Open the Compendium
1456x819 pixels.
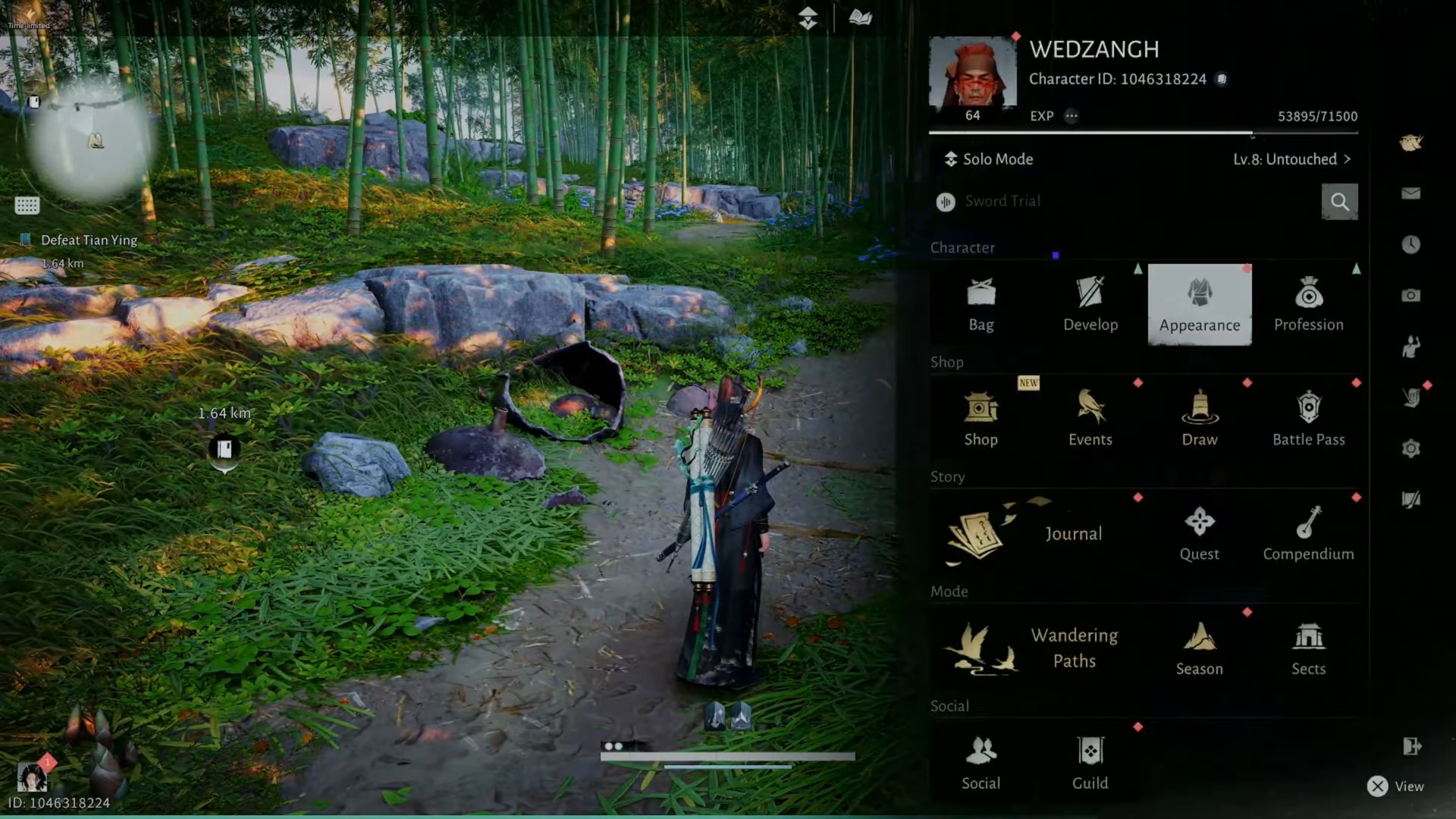pyautogui.click(x=1308, y=534)
